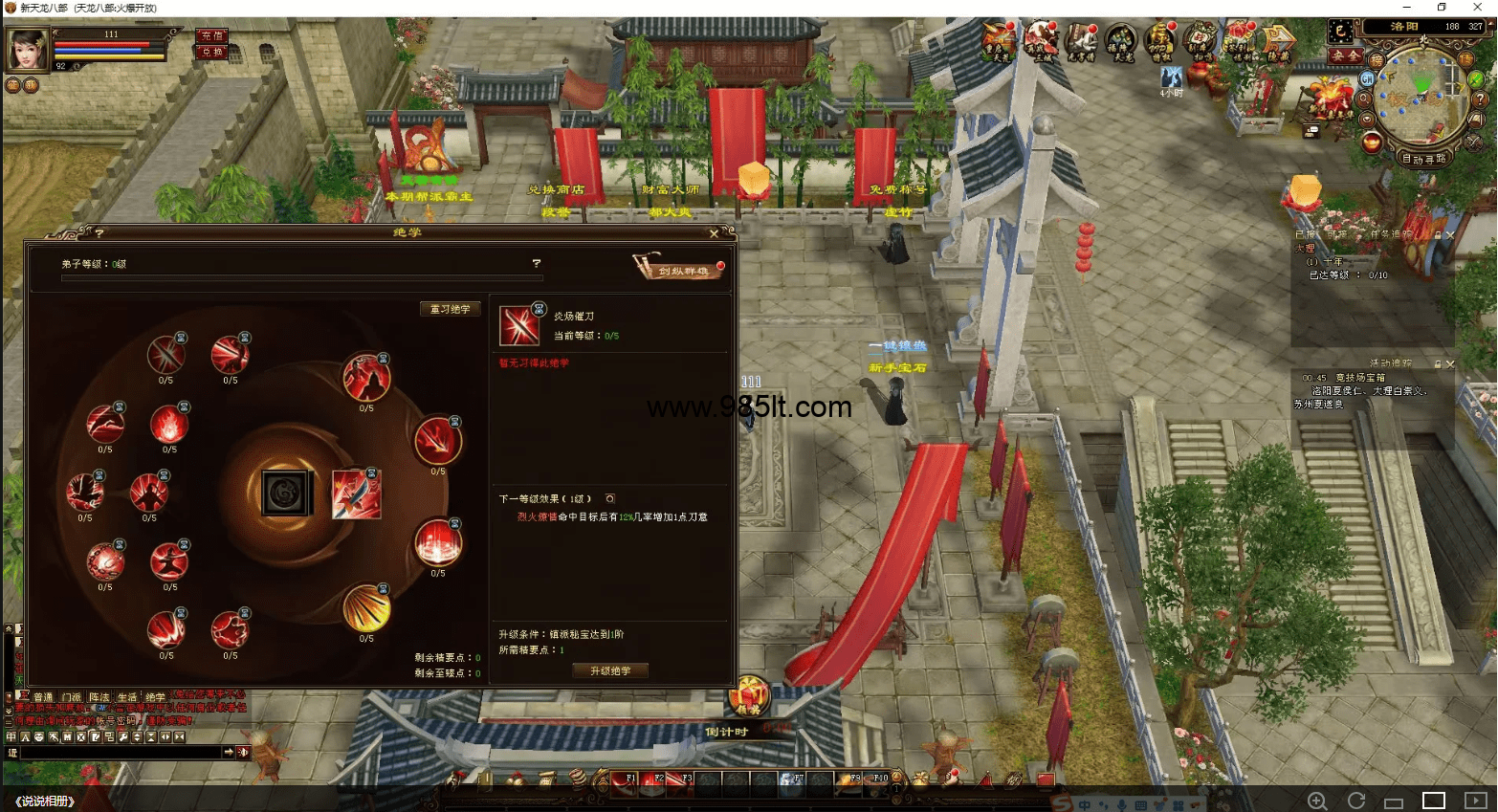Viewport: 1498px width, 812px height.
Task: Select the golden fan skill icon
Action: 366,608
